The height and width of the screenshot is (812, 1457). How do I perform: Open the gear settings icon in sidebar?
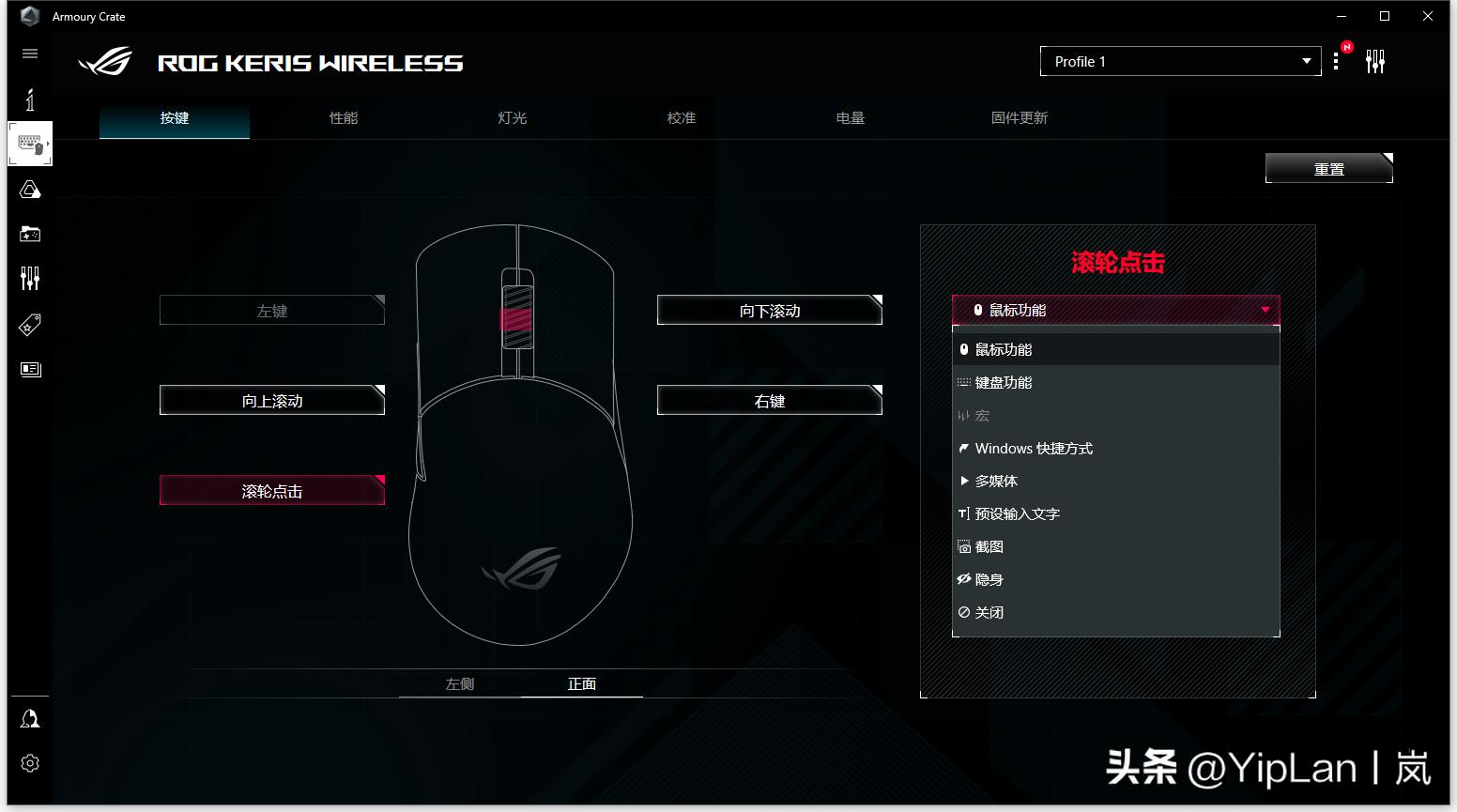30,763
